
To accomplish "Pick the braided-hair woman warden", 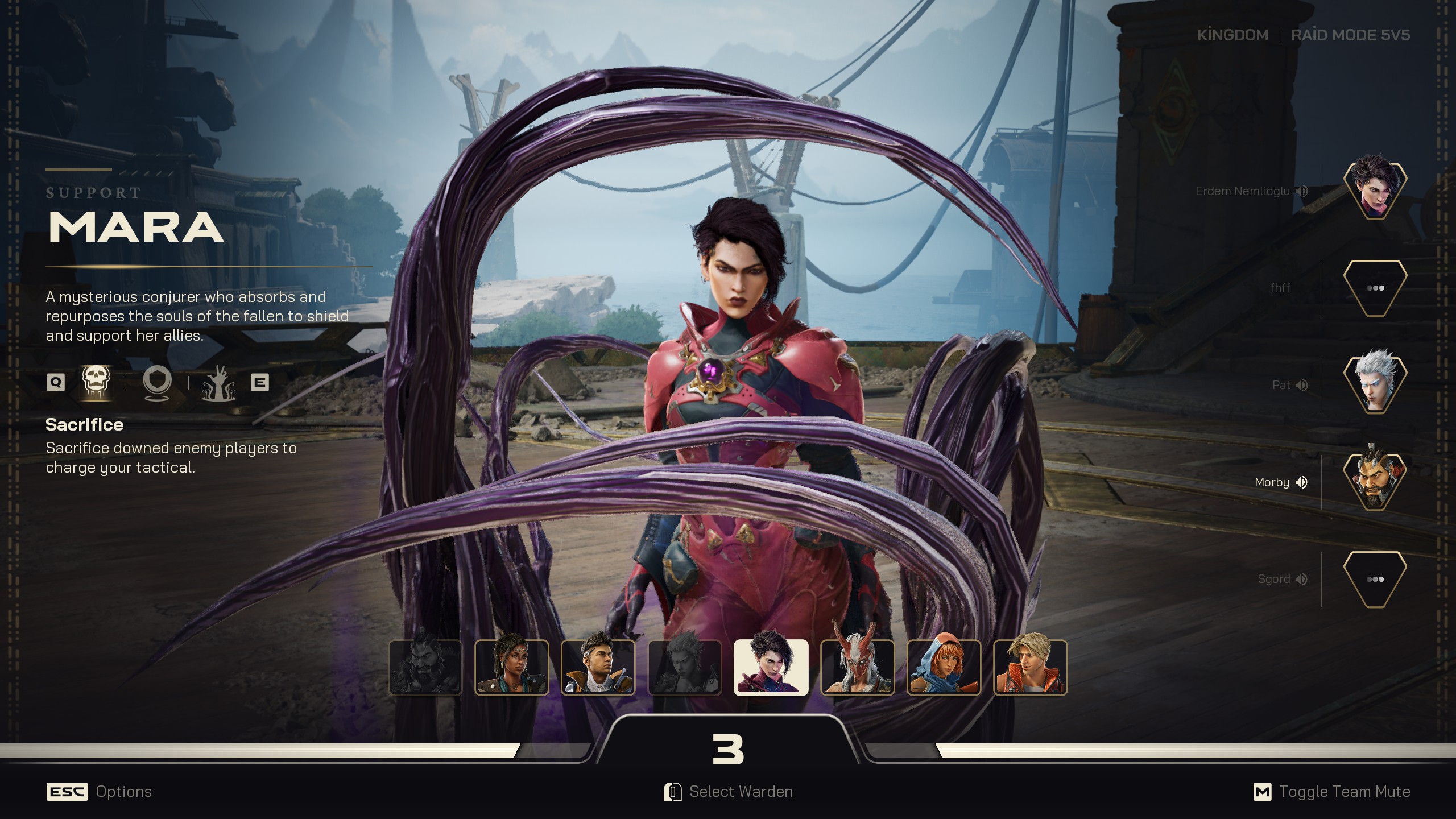I will point(512,667).
